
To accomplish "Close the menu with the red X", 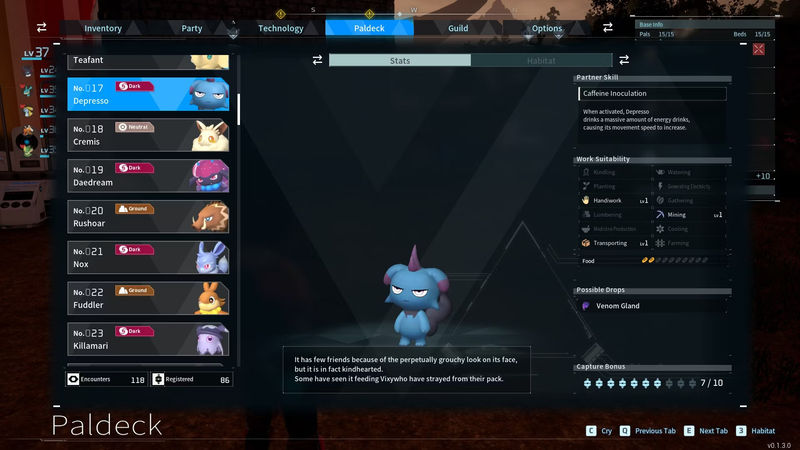I will tap(758, 48).
